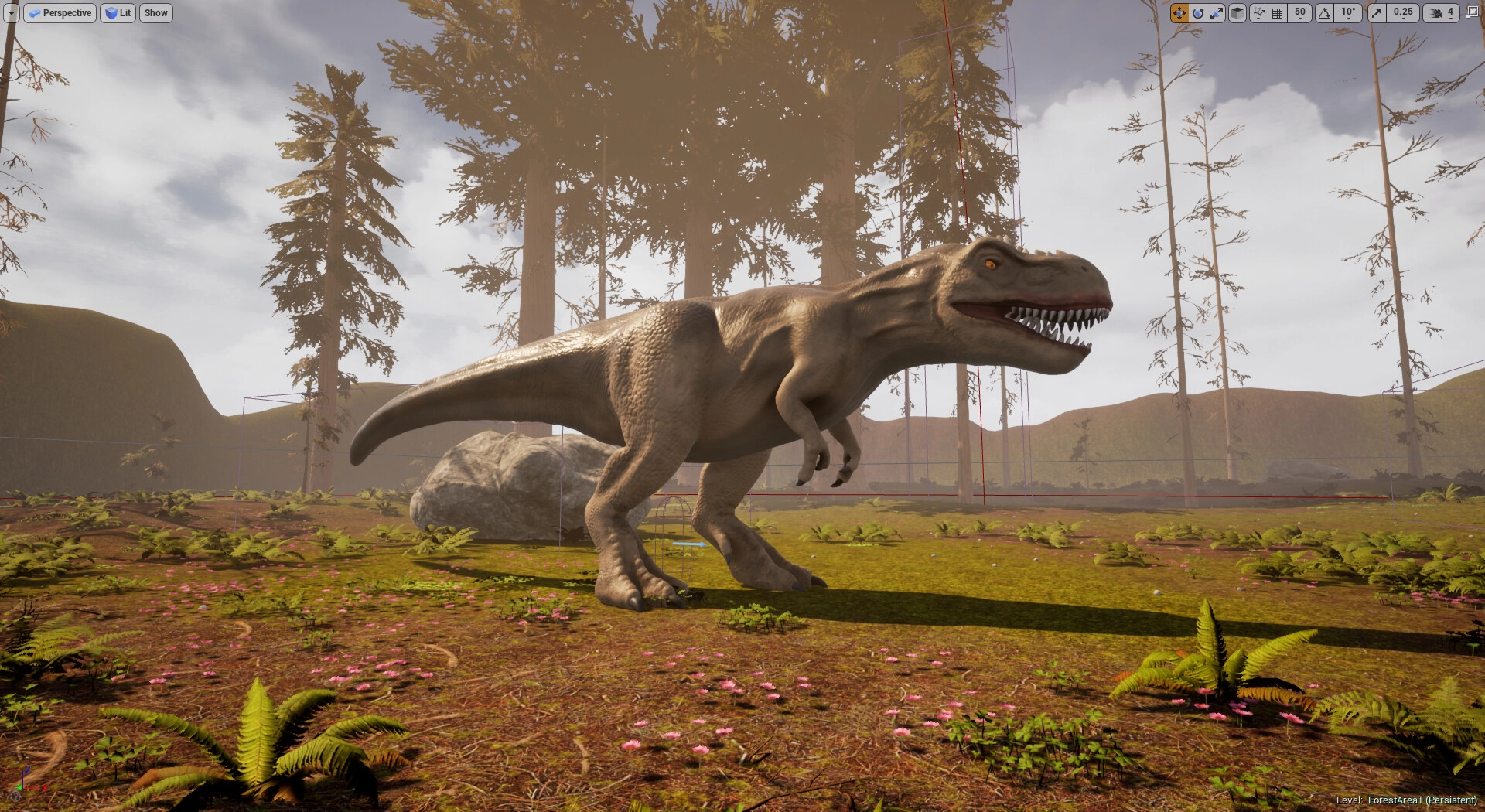Open the grid snap value 50 dropdown
1485x812 pixels.
coord(1300,13)
